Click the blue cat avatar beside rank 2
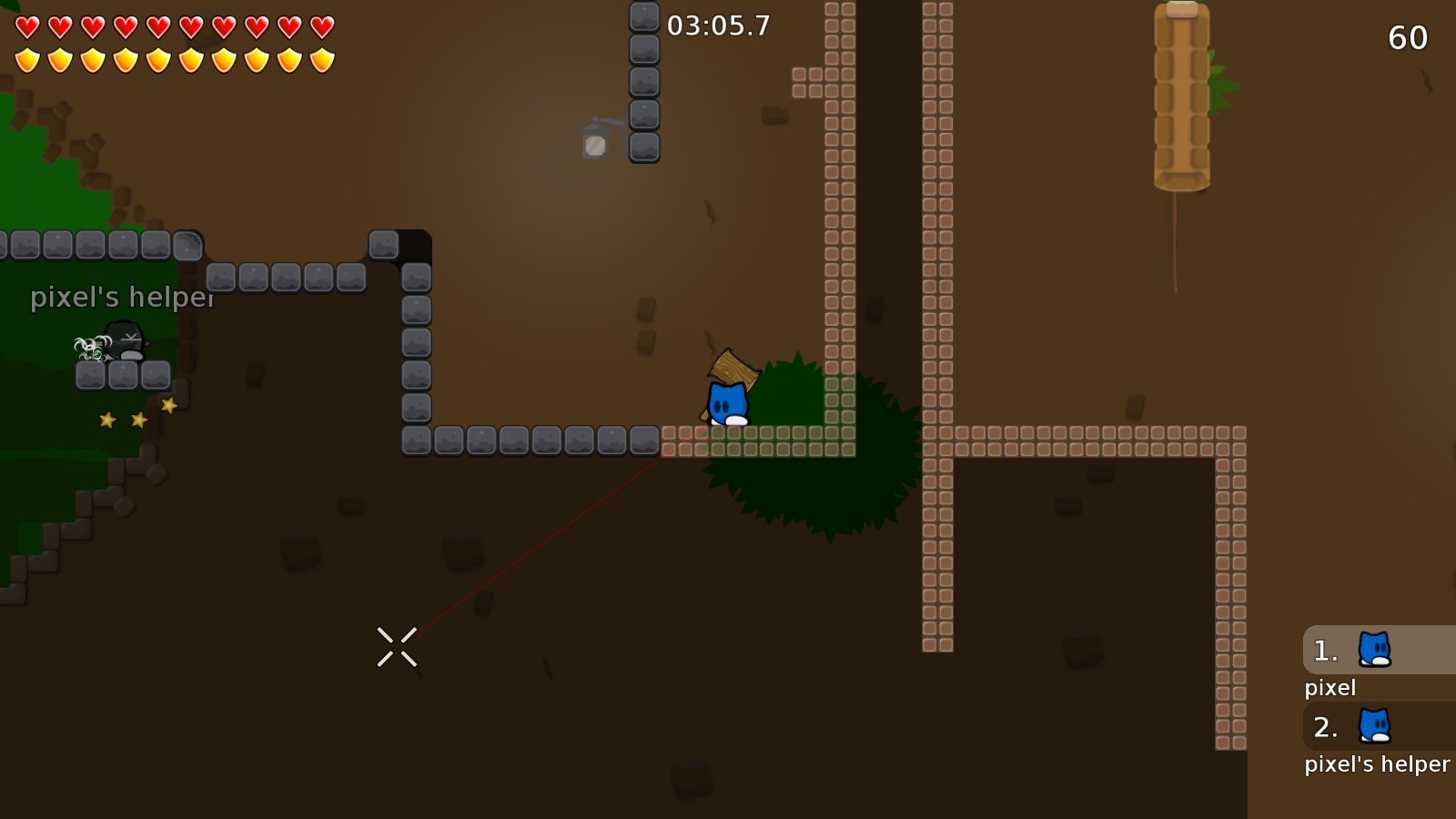The height and width of the screenshot is (819, 1456). pos(1374,727)
